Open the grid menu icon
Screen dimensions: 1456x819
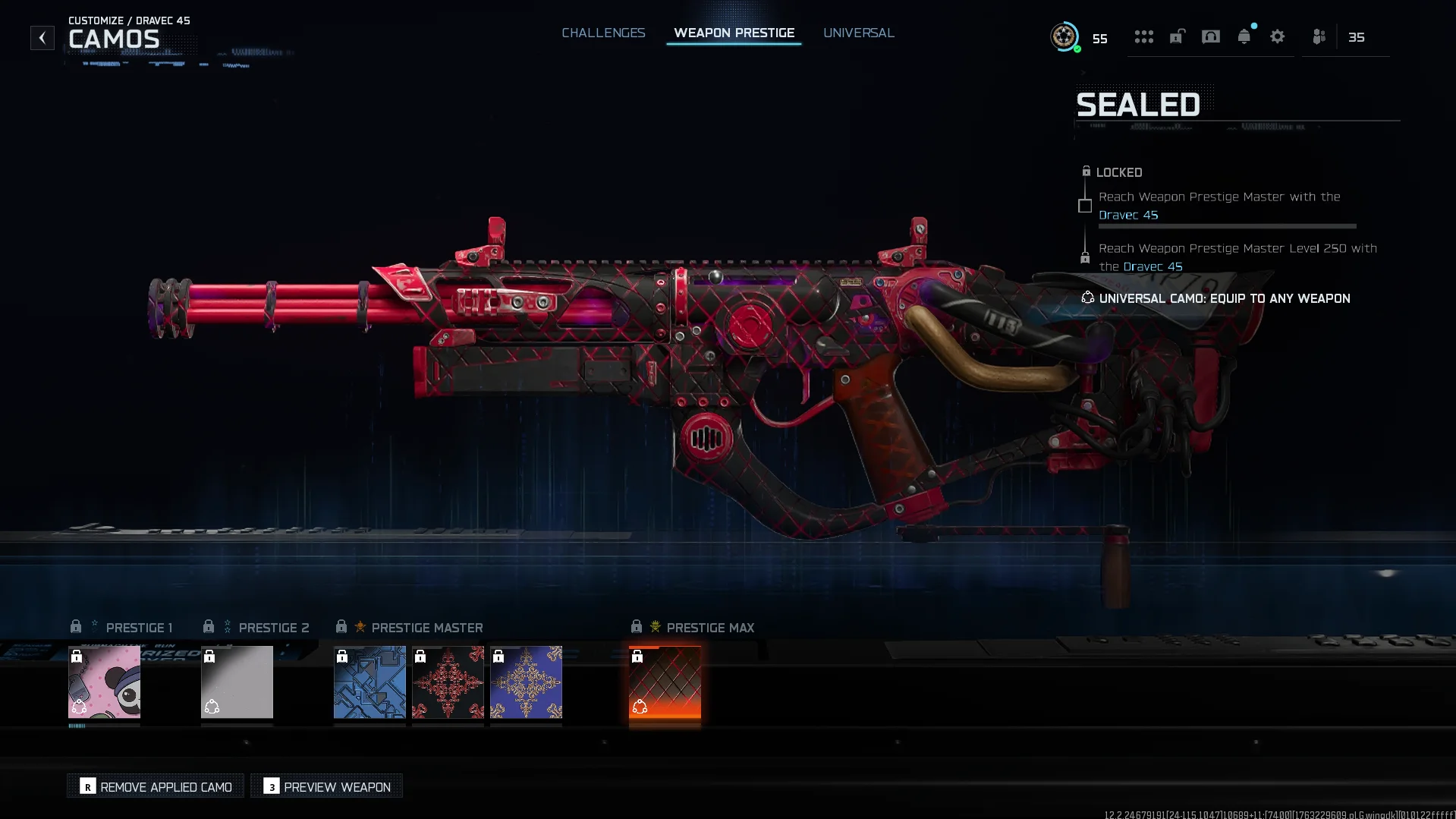point(1143,36)
